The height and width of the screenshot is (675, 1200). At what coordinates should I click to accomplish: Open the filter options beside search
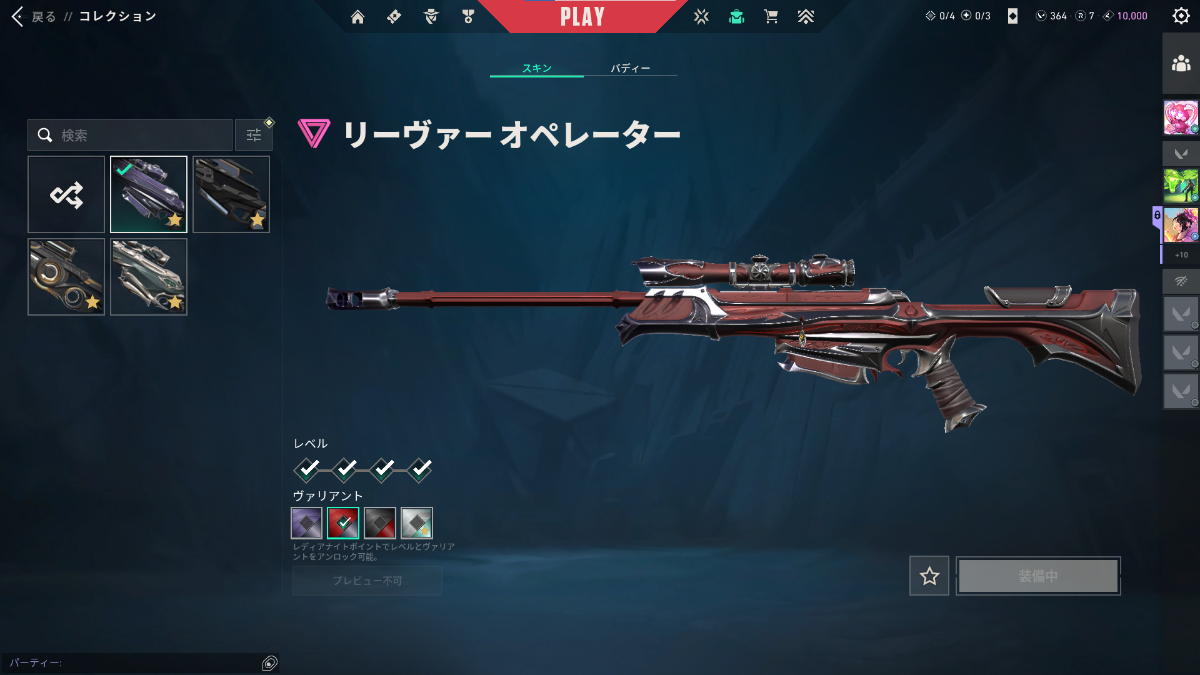(x=253, y=135)
